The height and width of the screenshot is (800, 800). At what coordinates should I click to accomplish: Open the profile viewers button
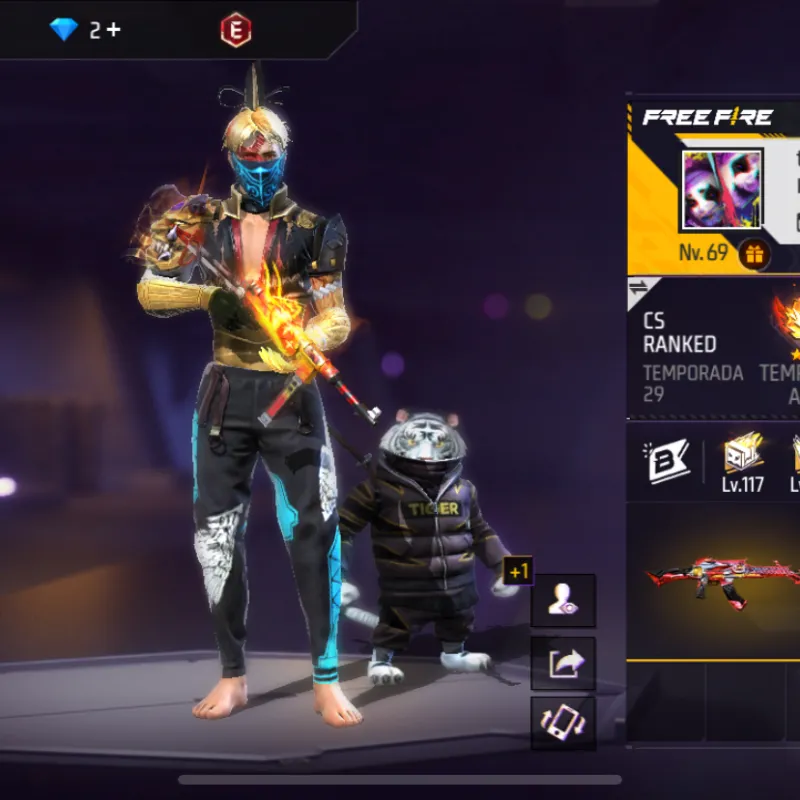tap(563, 601)
